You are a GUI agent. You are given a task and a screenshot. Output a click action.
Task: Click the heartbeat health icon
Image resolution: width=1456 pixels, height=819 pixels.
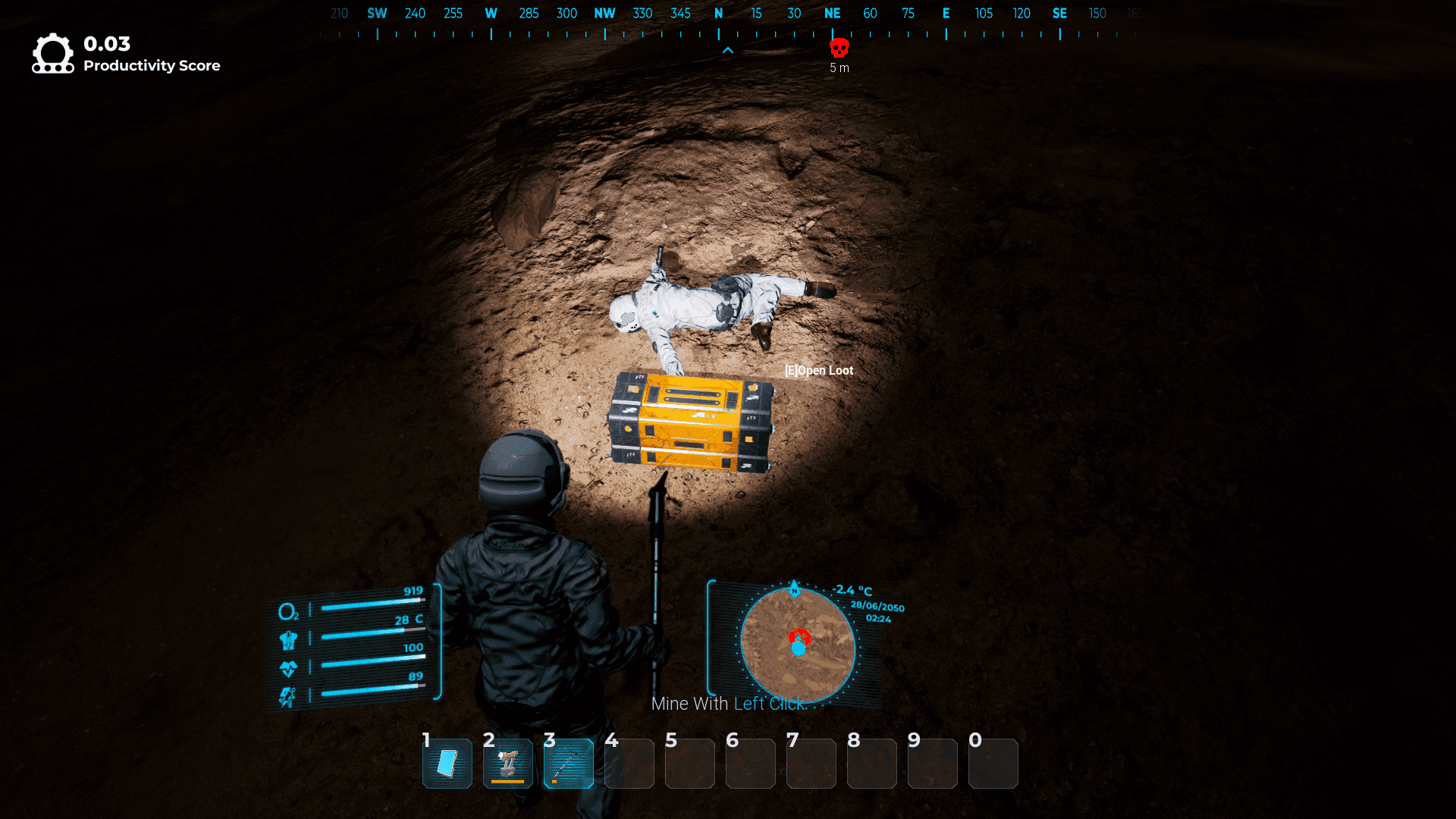coord(288,669)
